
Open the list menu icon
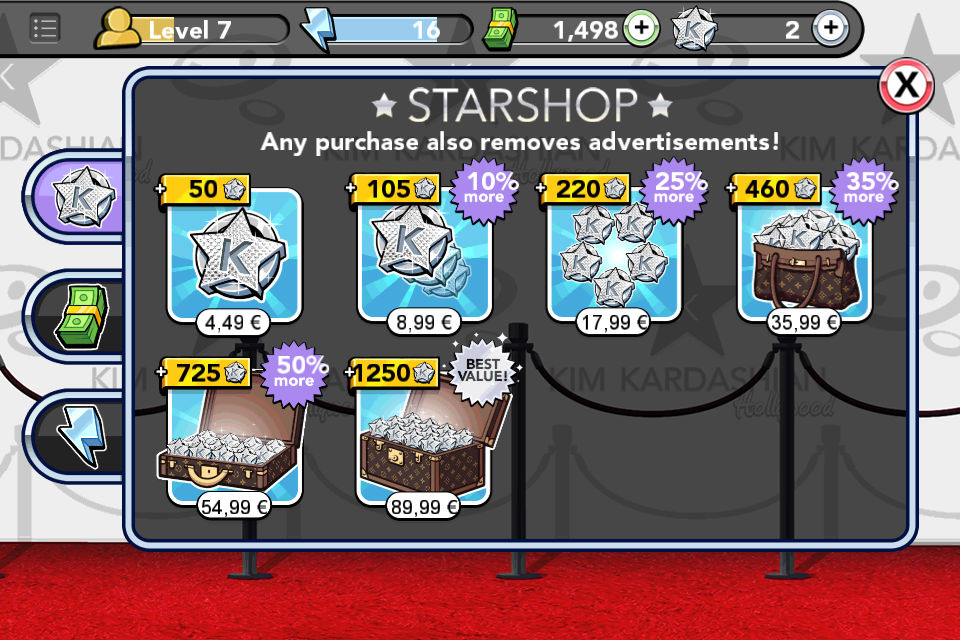44,28
